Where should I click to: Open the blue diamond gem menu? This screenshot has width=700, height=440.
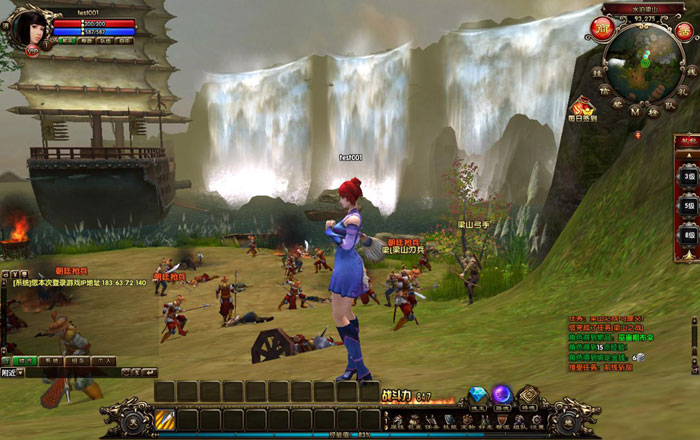[x=478, y=395]
